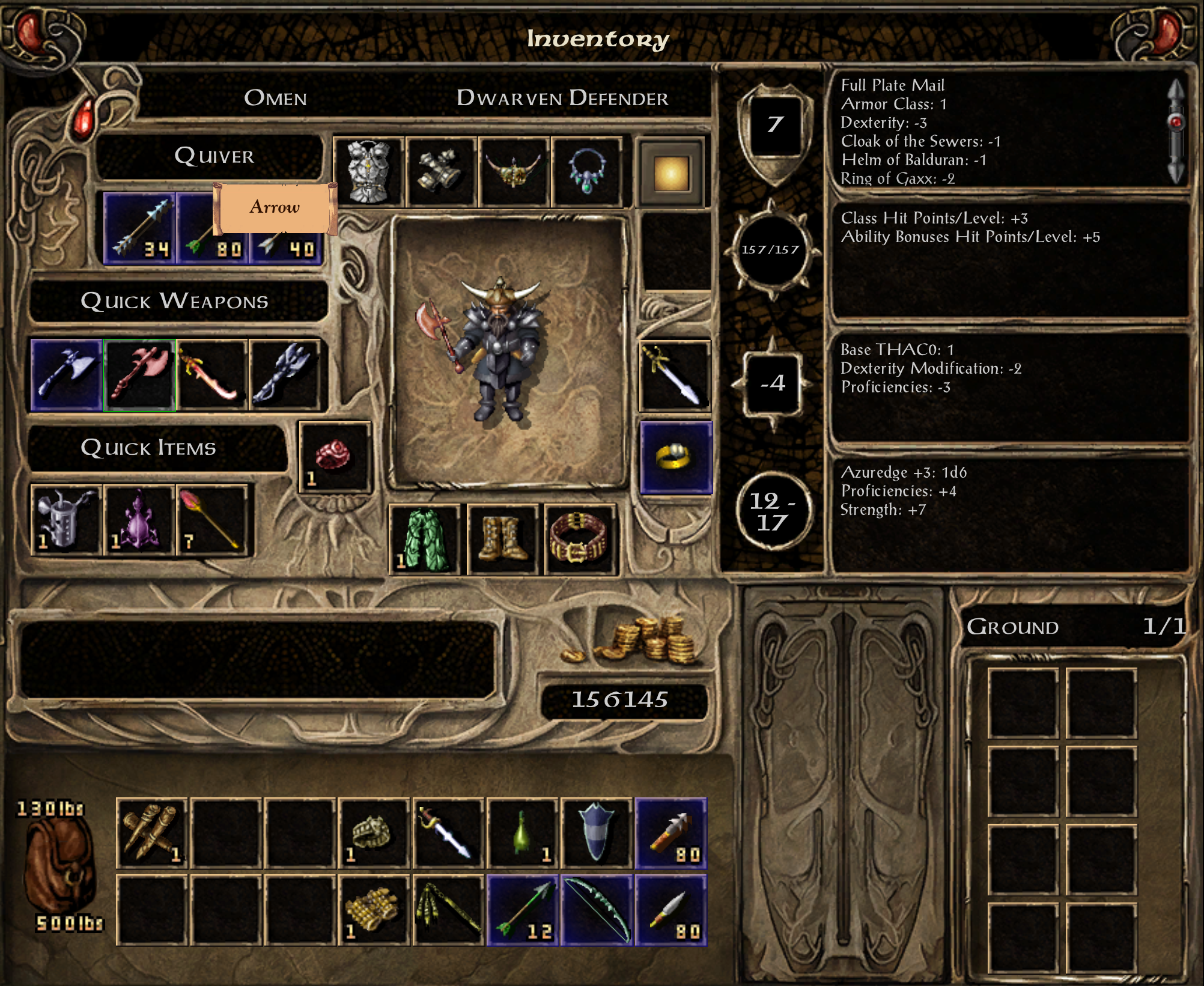Click the equipped gold ring slot
This screenshot has height=986, width=1204.
676,458
